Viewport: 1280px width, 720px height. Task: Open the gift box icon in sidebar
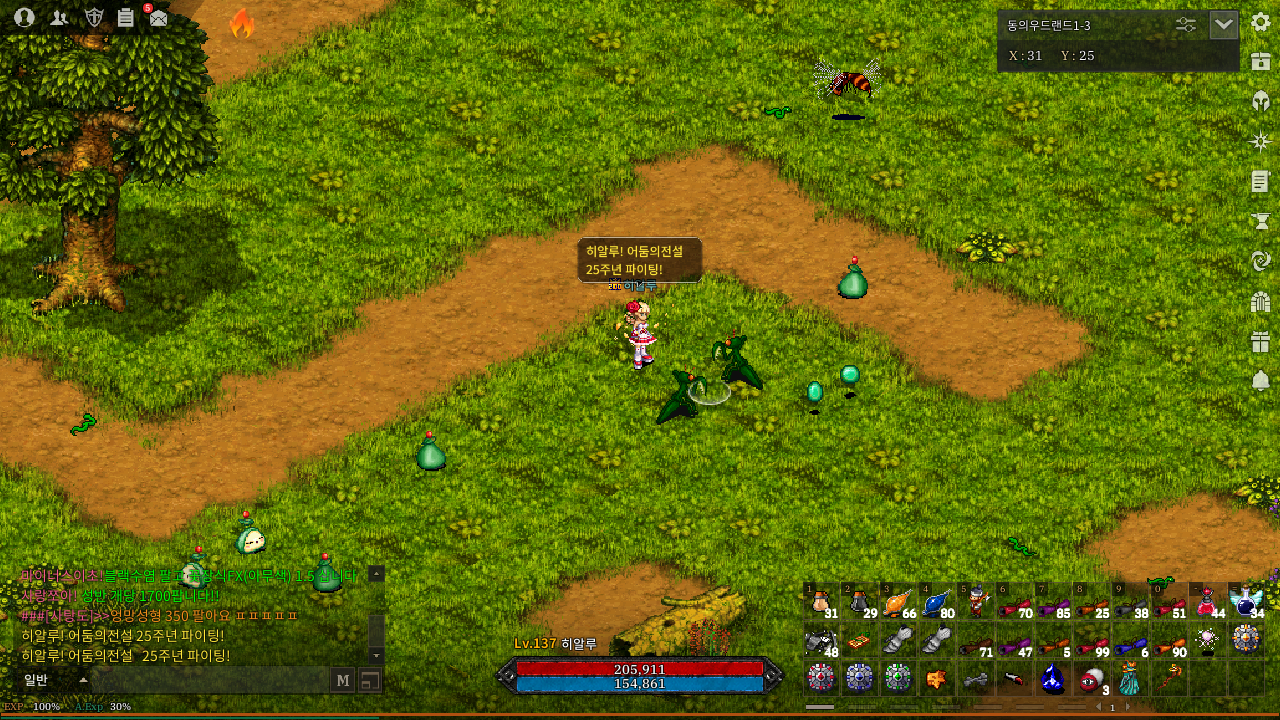coord(1260,342)
